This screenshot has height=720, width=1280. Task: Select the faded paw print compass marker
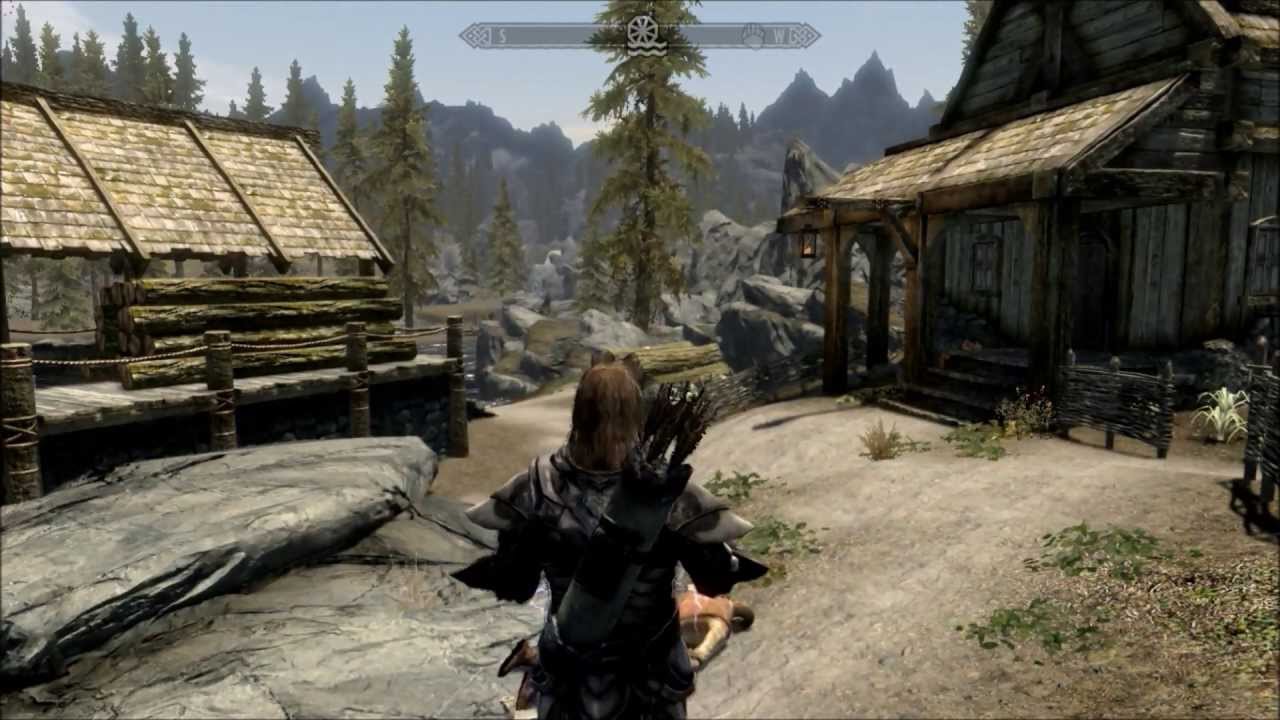point(752,36)
